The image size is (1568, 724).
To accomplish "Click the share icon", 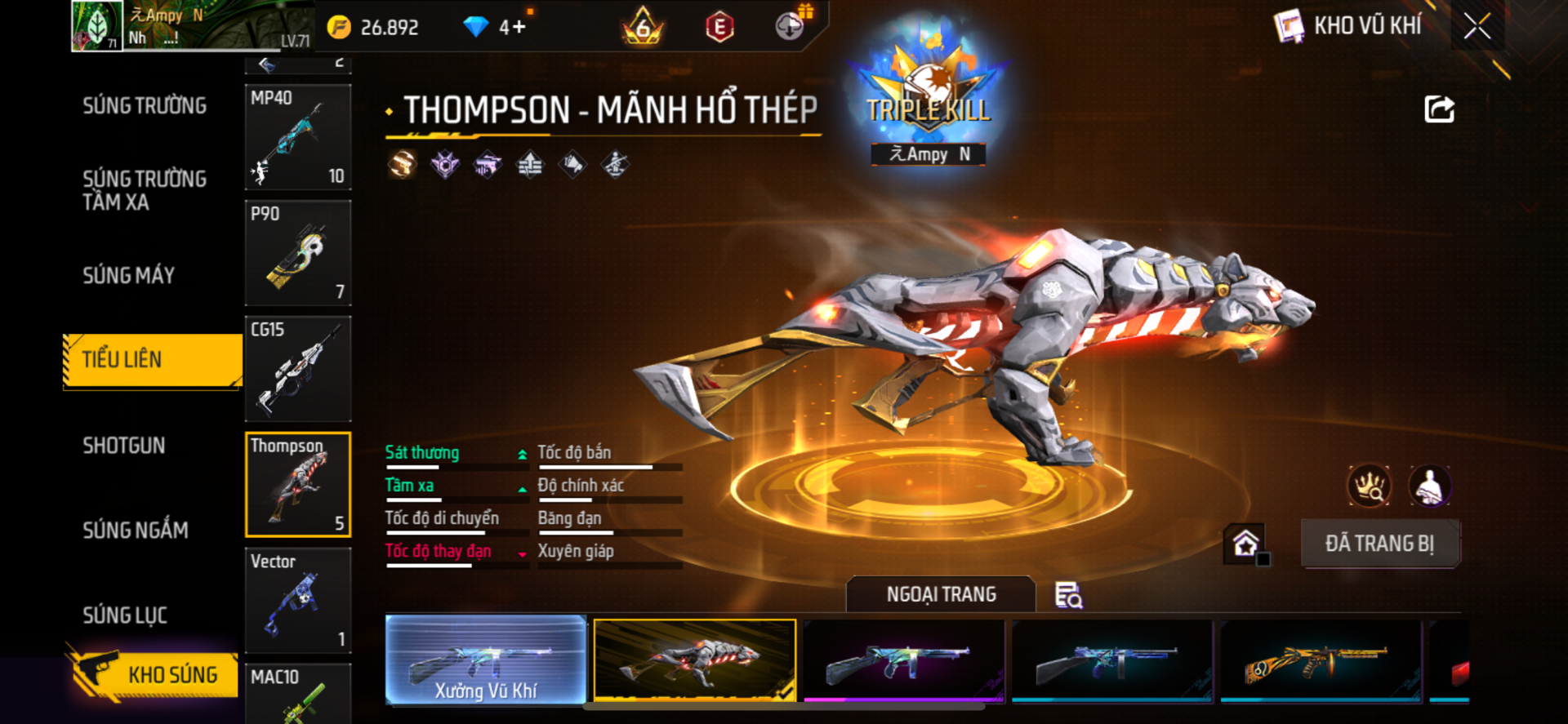I will (1439, 109).
